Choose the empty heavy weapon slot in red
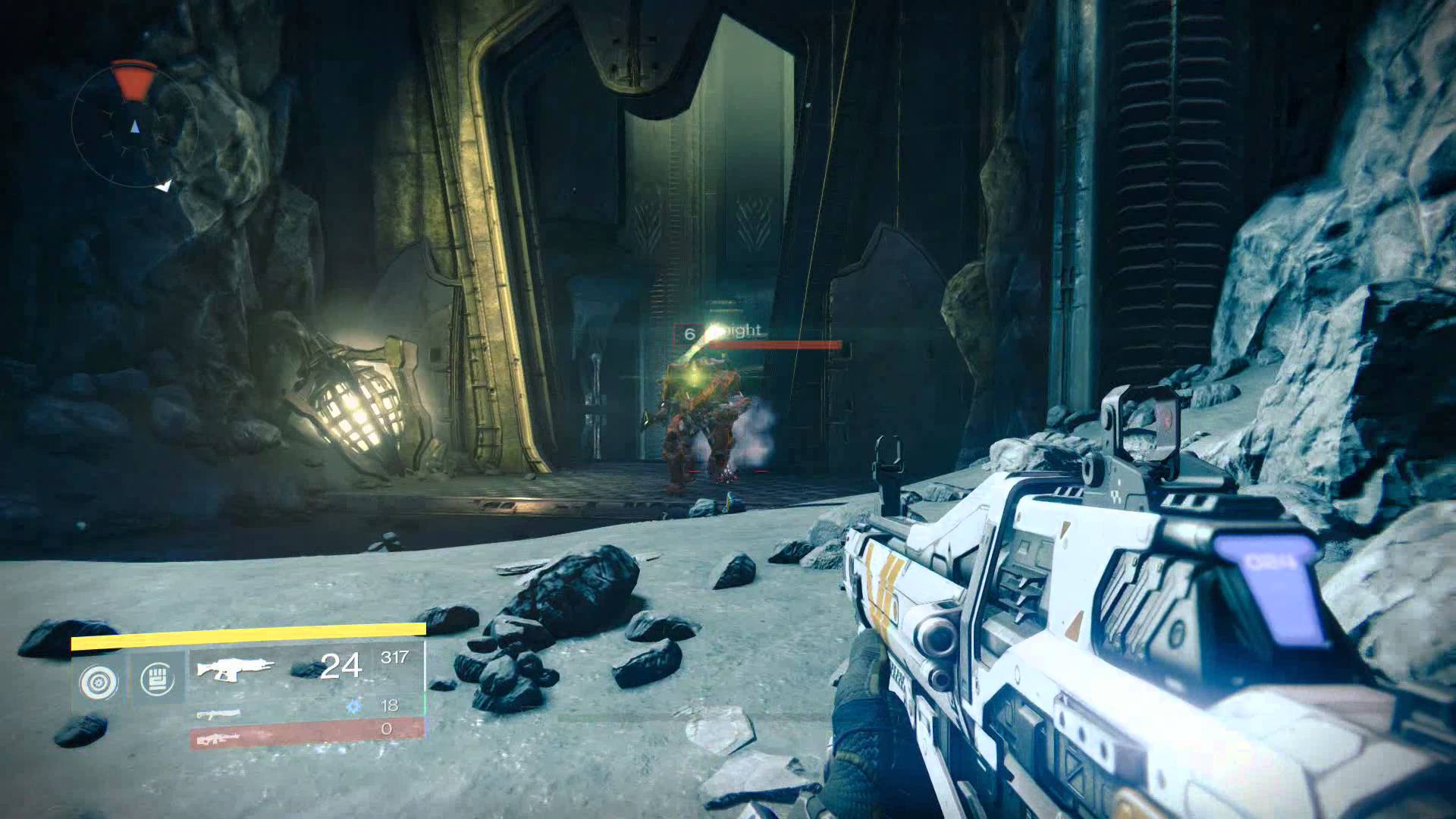The height and width of the screenshot is (819, 1456). click(x=306, y=732)
